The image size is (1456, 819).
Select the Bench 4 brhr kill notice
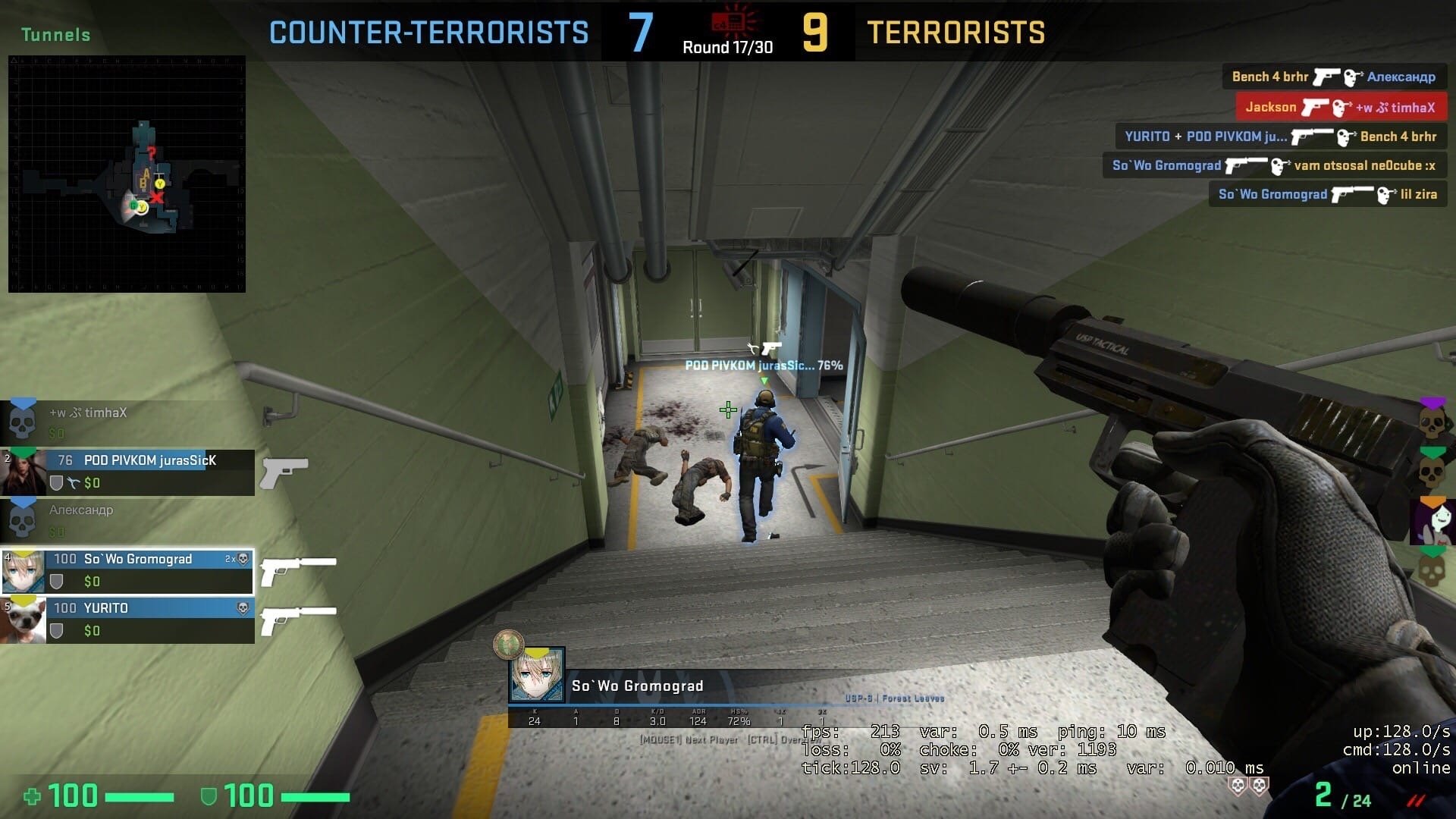click(1334, 77)
